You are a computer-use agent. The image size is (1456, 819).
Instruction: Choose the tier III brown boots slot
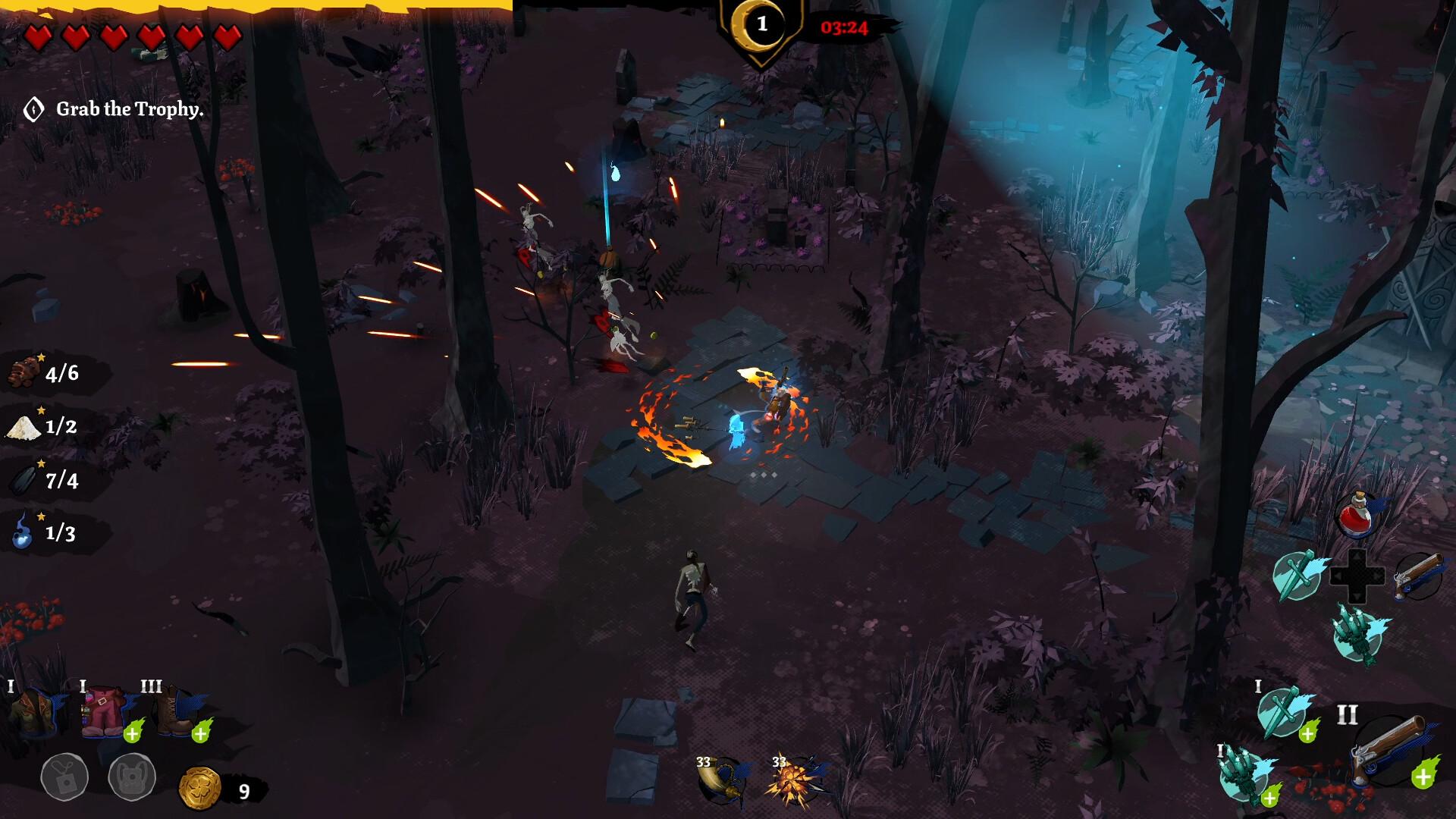174,711
